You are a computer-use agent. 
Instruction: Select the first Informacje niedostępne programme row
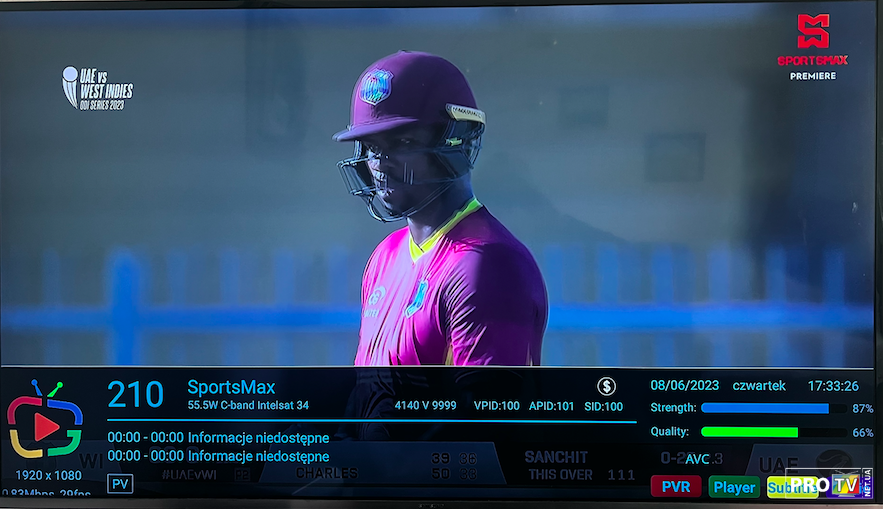218,438
